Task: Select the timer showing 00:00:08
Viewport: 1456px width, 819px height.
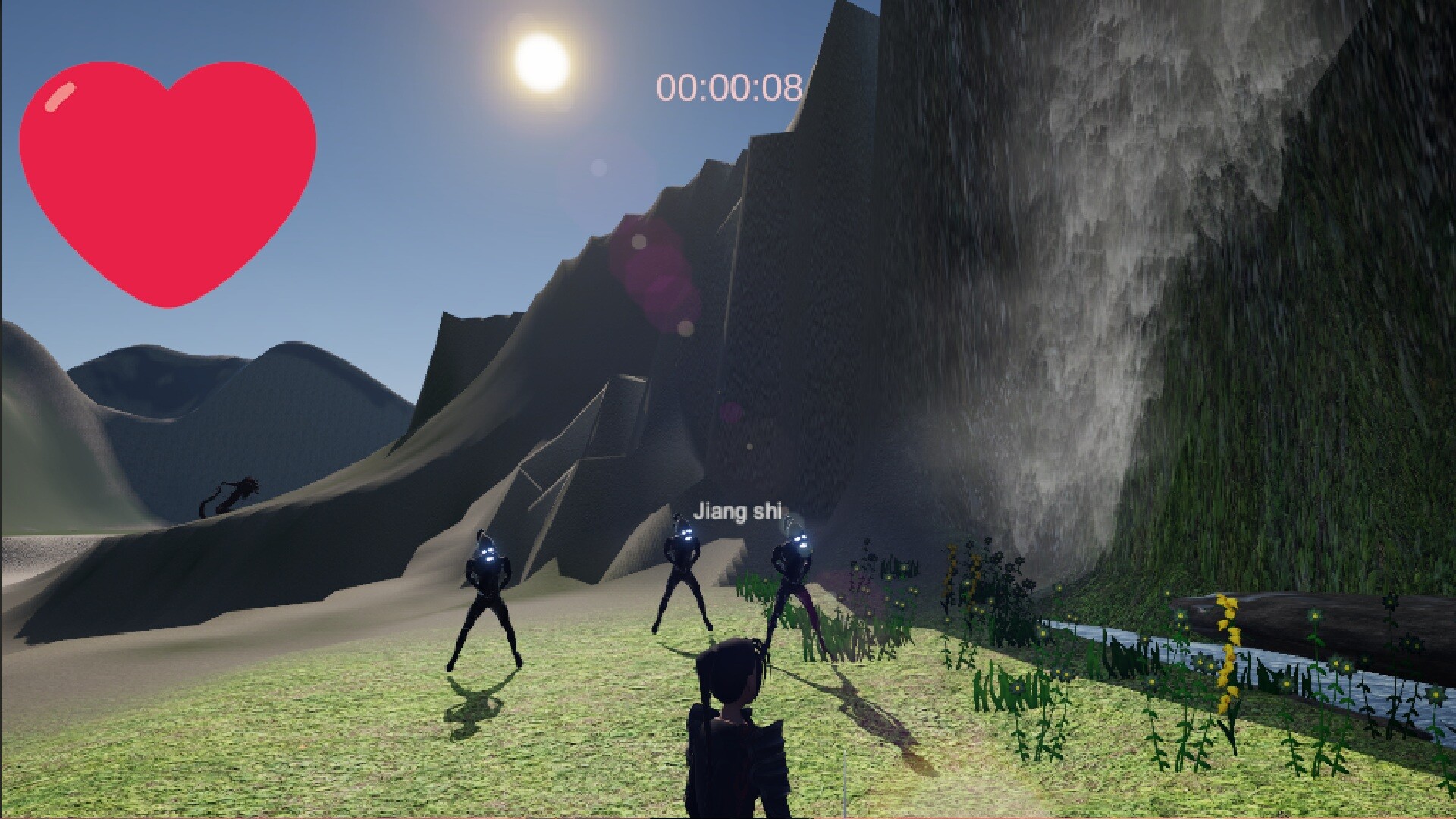Action: coord(730,86)
